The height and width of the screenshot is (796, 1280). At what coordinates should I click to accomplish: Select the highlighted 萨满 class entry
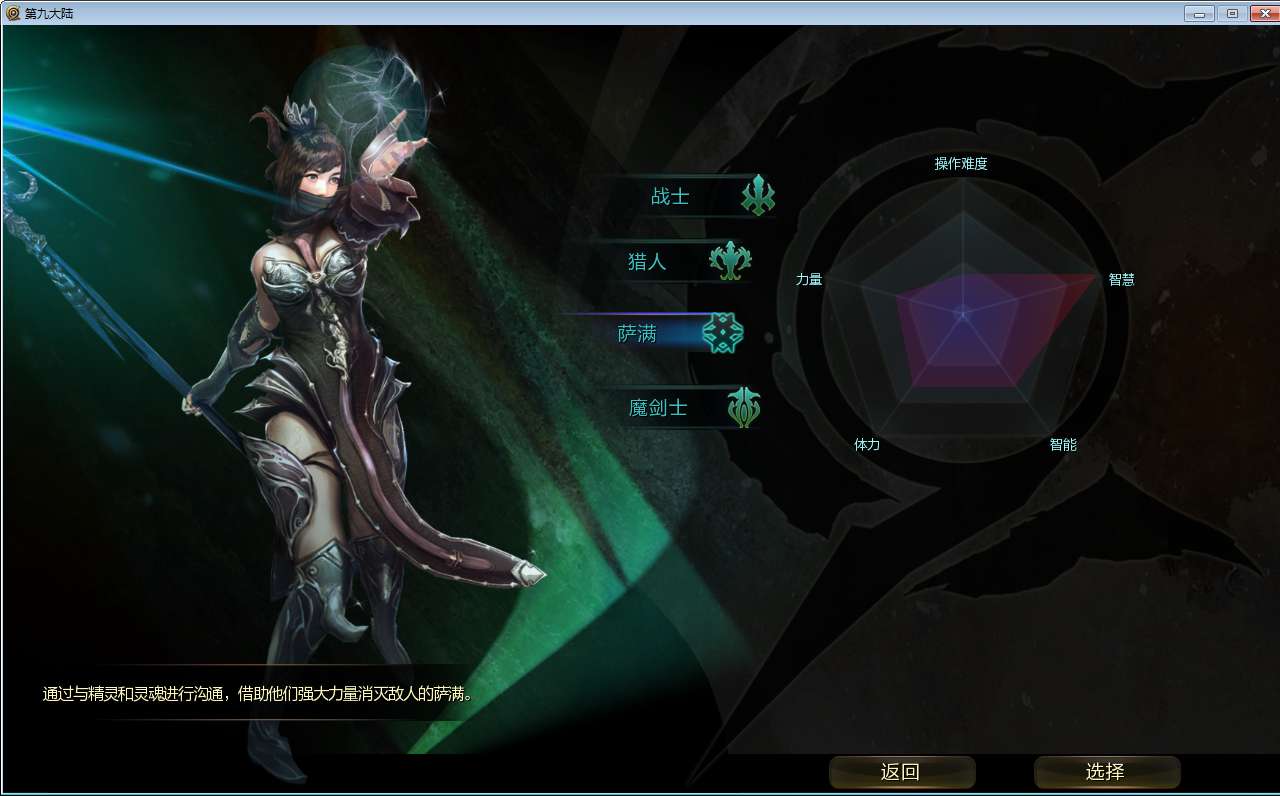pos(638,334)
